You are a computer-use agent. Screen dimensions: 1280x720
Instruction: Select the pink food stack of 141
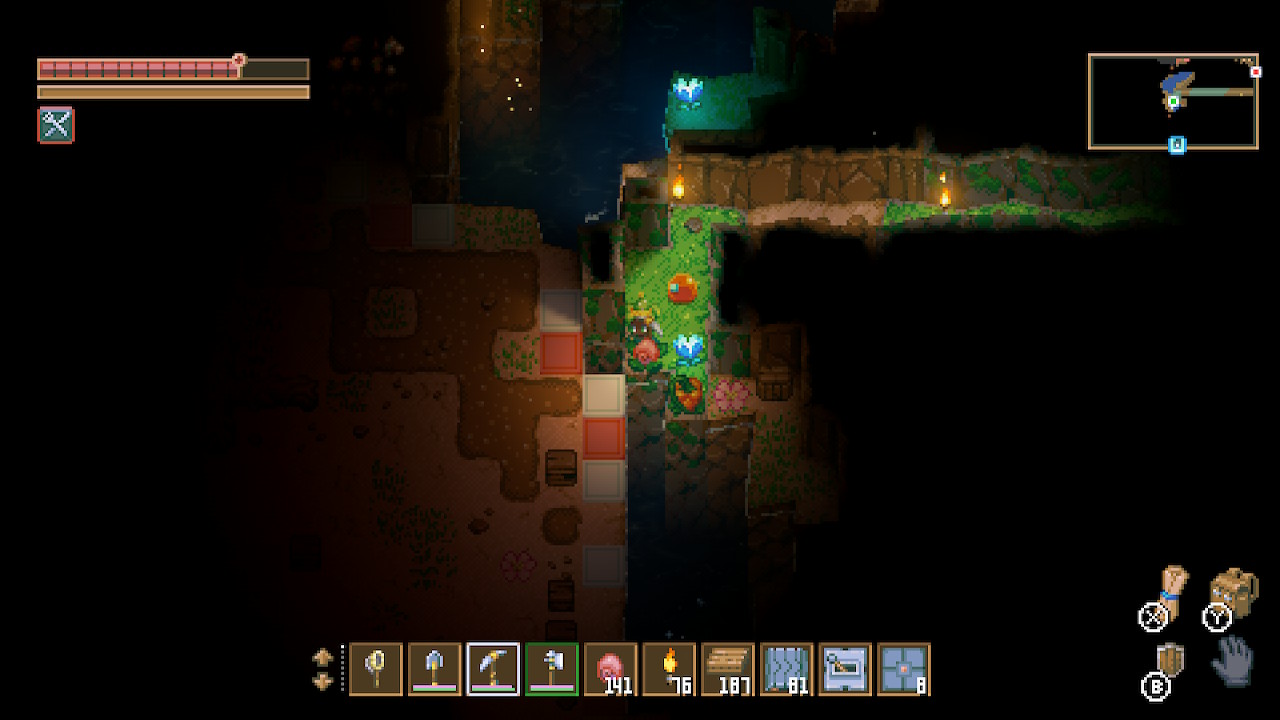click(611, 668)
